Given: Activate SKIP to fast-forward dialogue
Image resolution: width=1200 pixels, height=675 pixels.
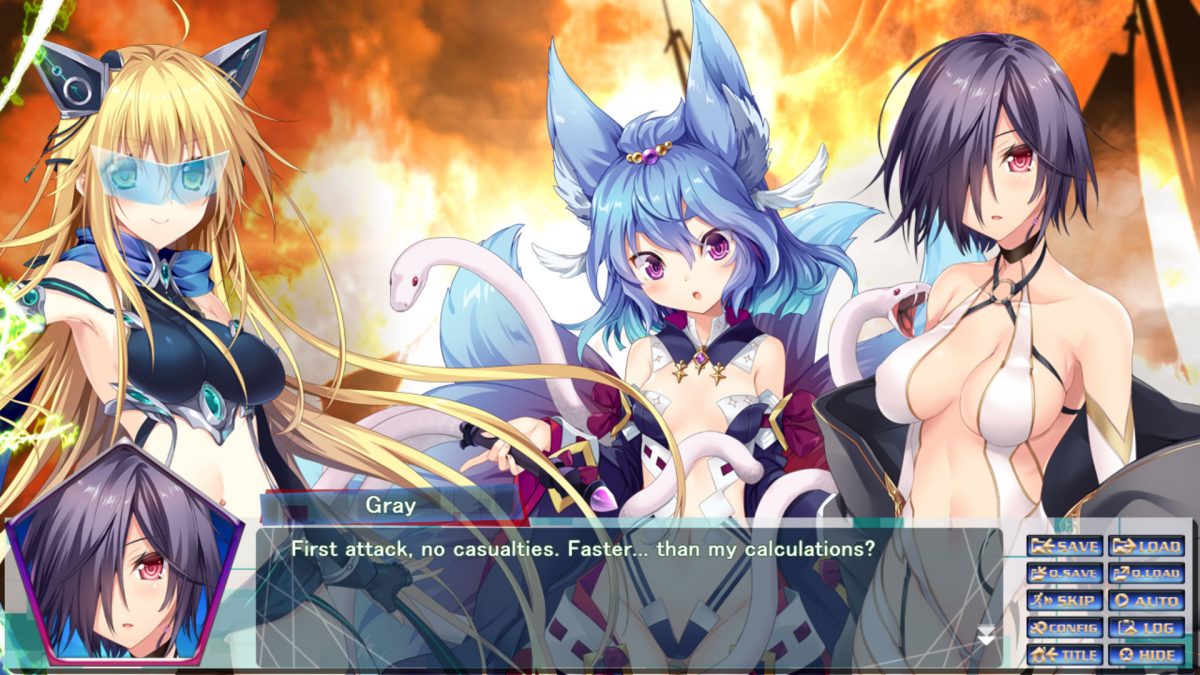Looking at the screenshot, I should (1065, 601).
